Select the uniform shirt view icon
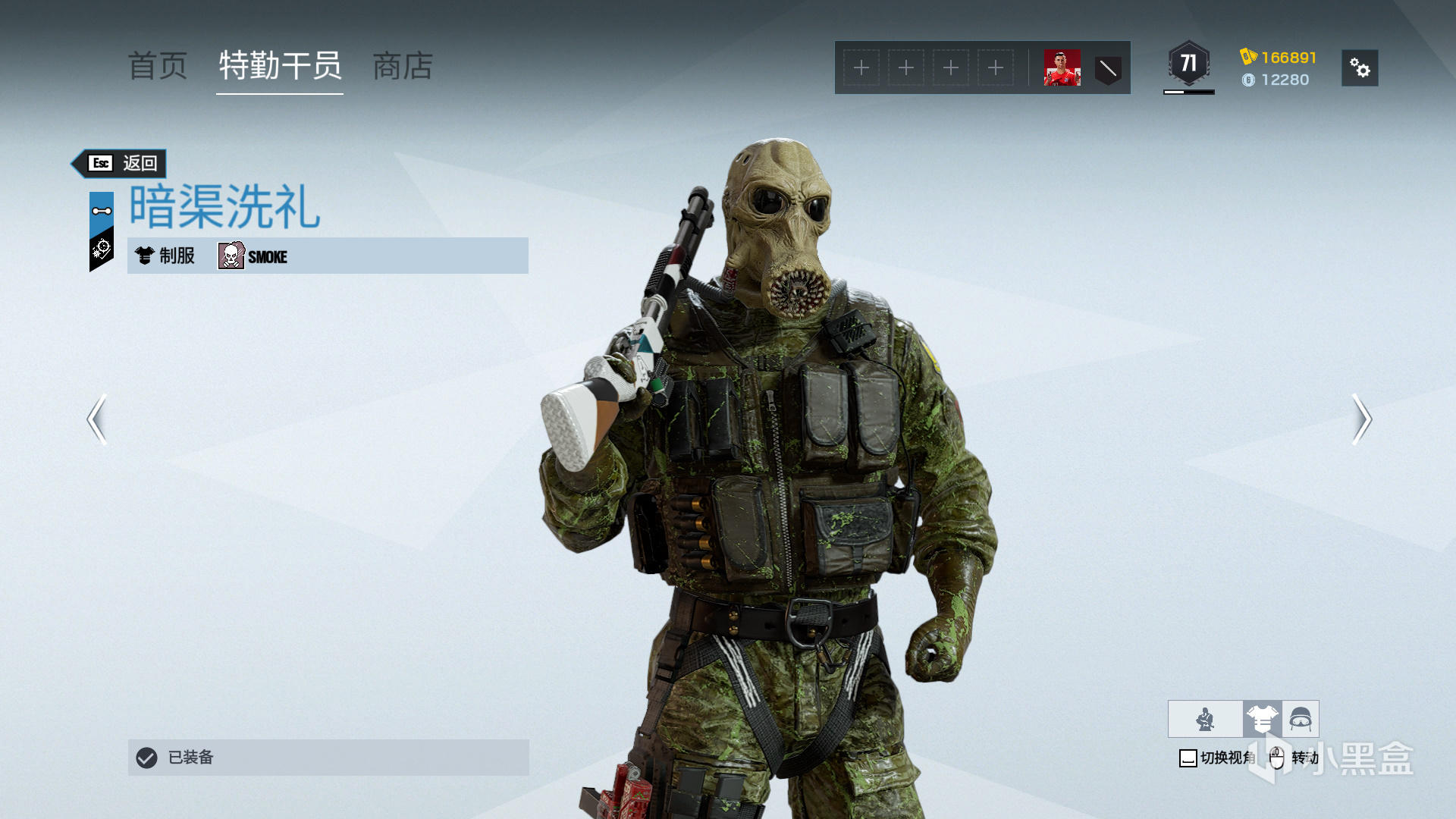The height and width of the screenshot is (819, 1456). tap(1262, 719)
